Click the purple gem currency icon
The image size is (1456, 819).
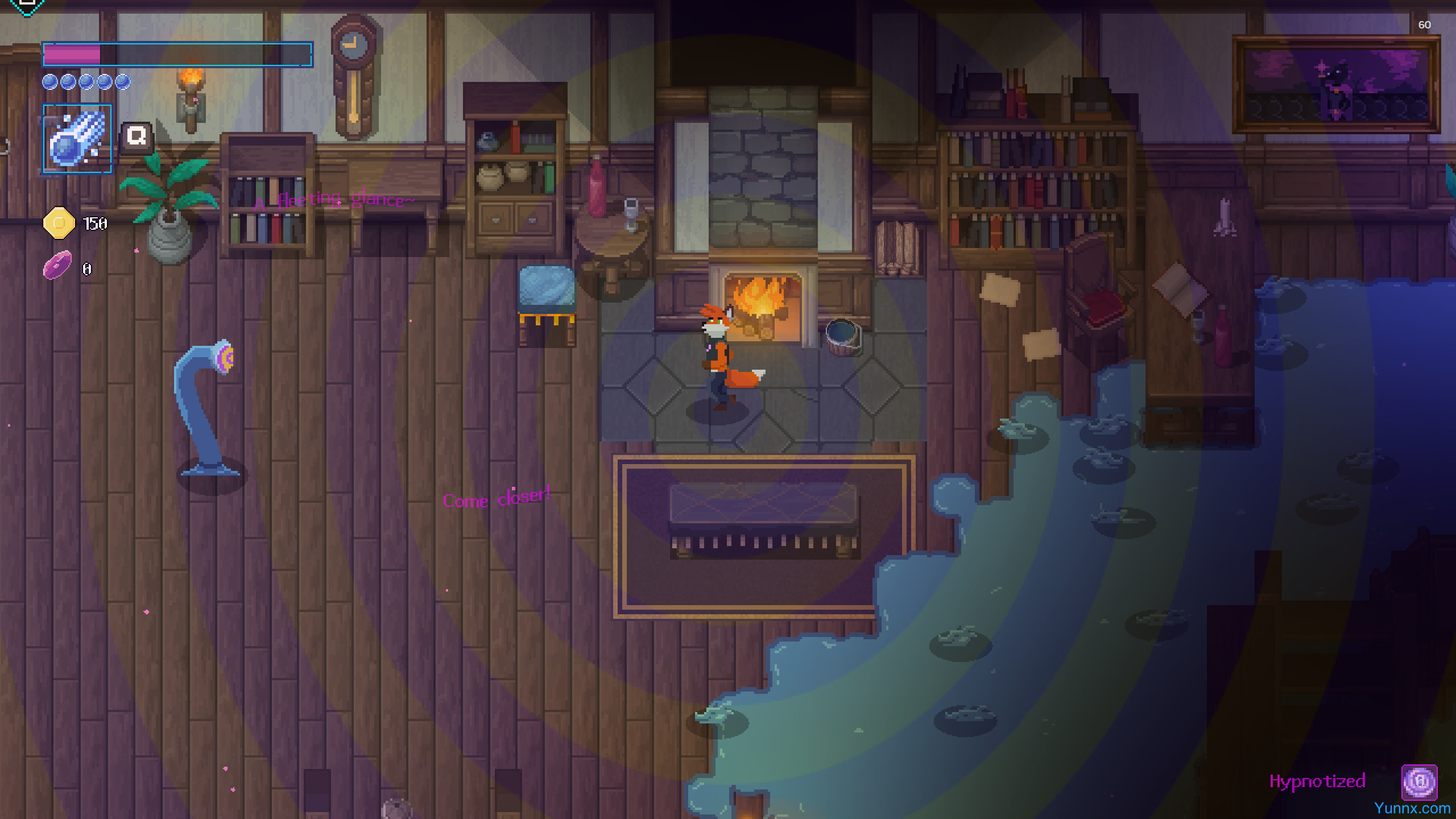[58, 266]
